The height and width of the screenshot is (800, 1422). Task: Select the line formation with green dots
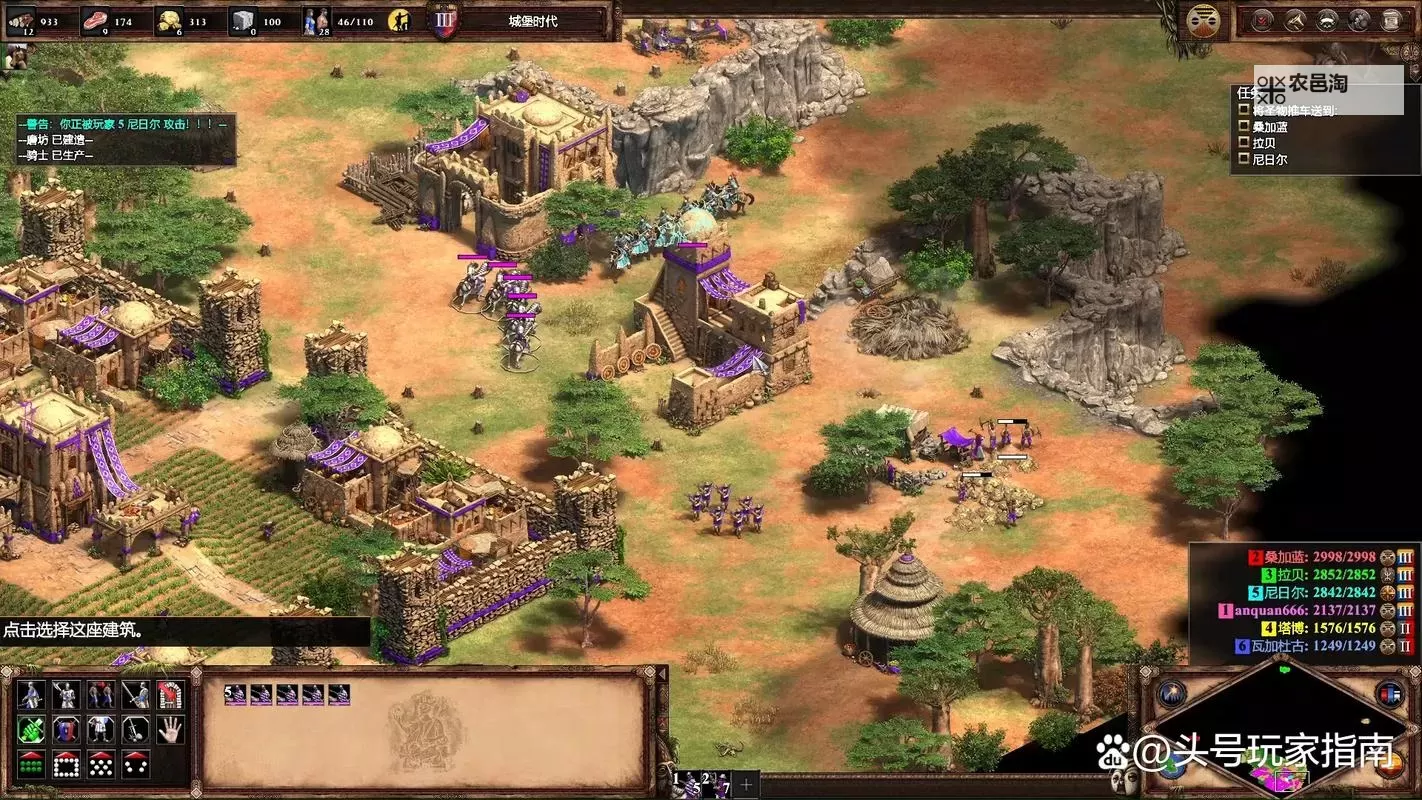click(x=32, y=765)
